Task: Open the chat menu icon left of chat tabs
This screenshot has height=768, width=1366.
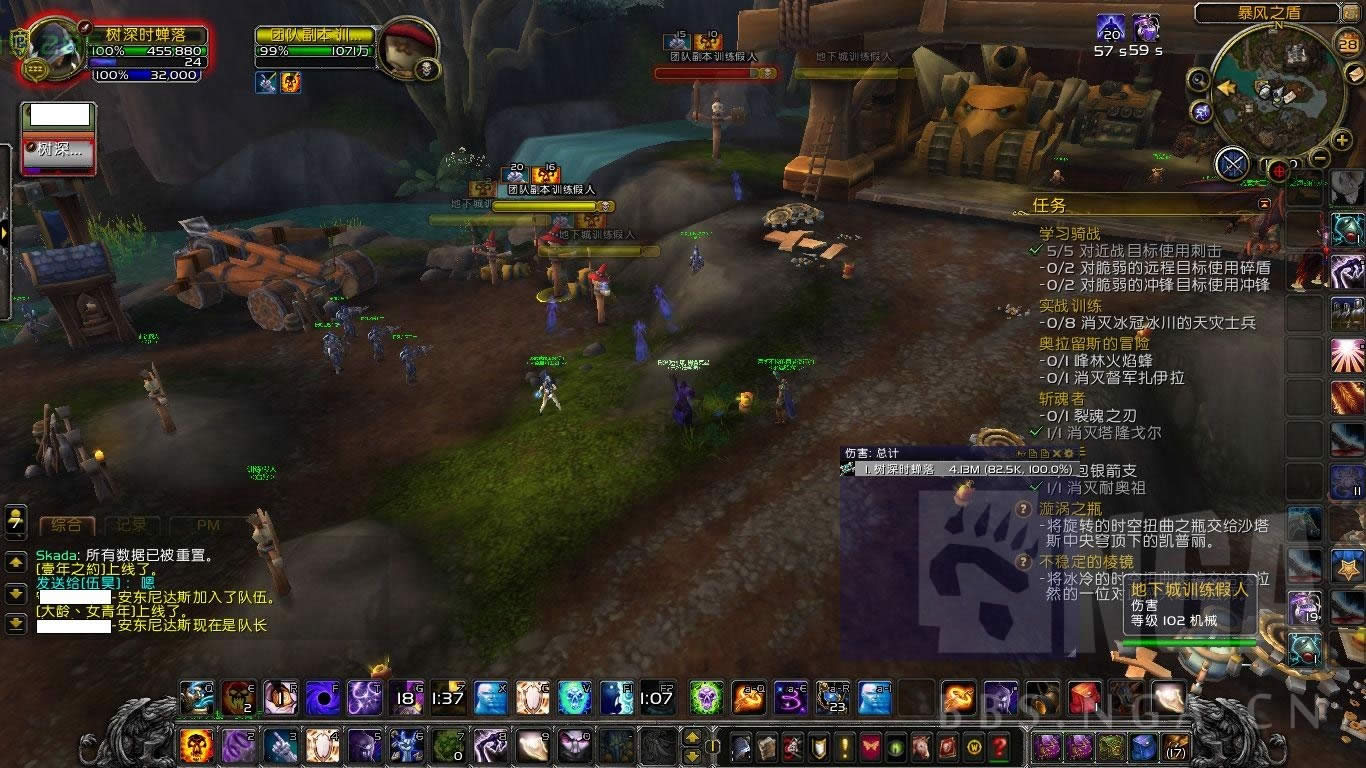Action: pyautogui.click(x=15, y=521)
